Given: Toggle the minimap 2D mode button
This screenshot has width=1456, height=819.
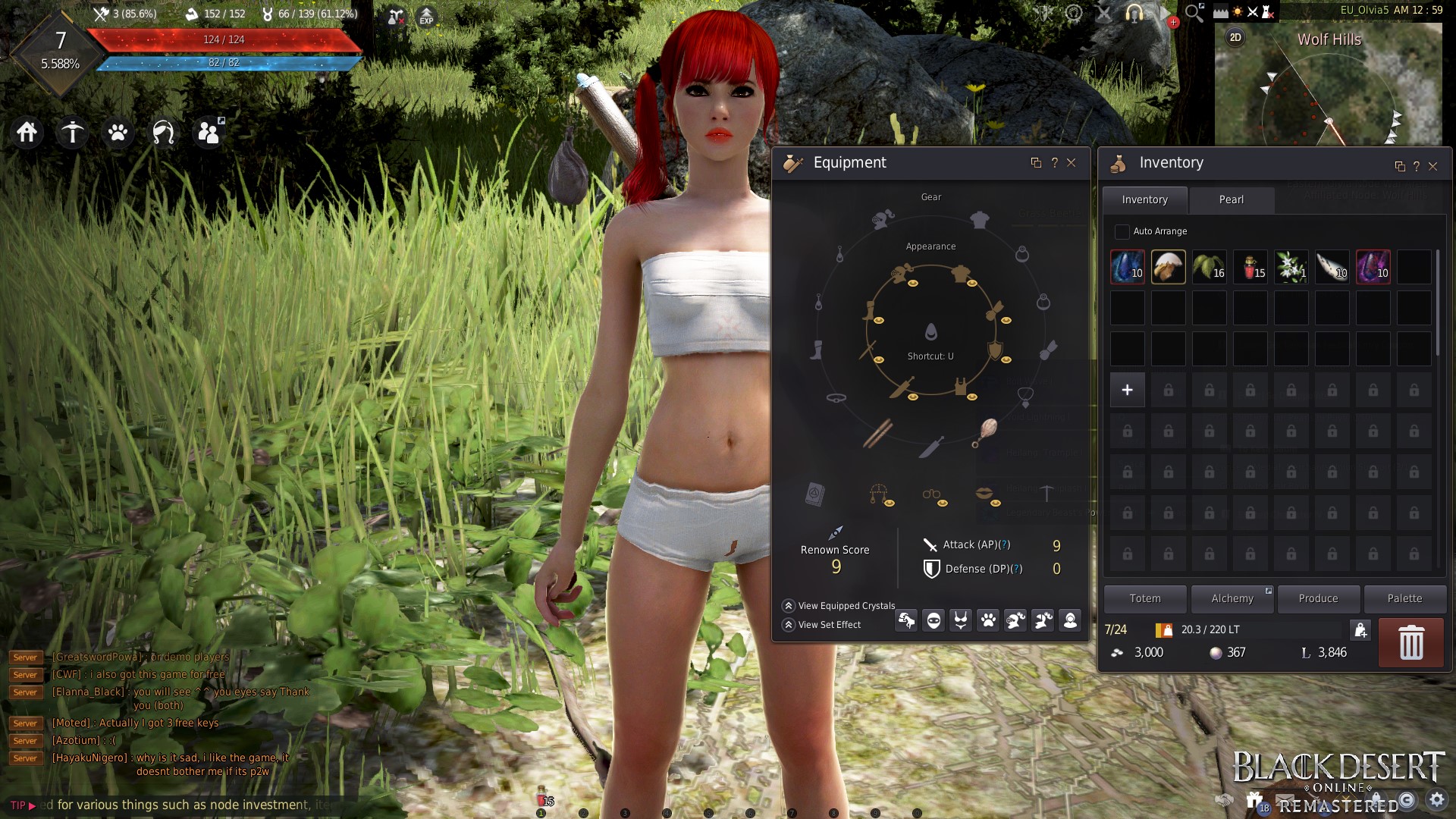Looking at the screenshot, I should [1235, 37].
